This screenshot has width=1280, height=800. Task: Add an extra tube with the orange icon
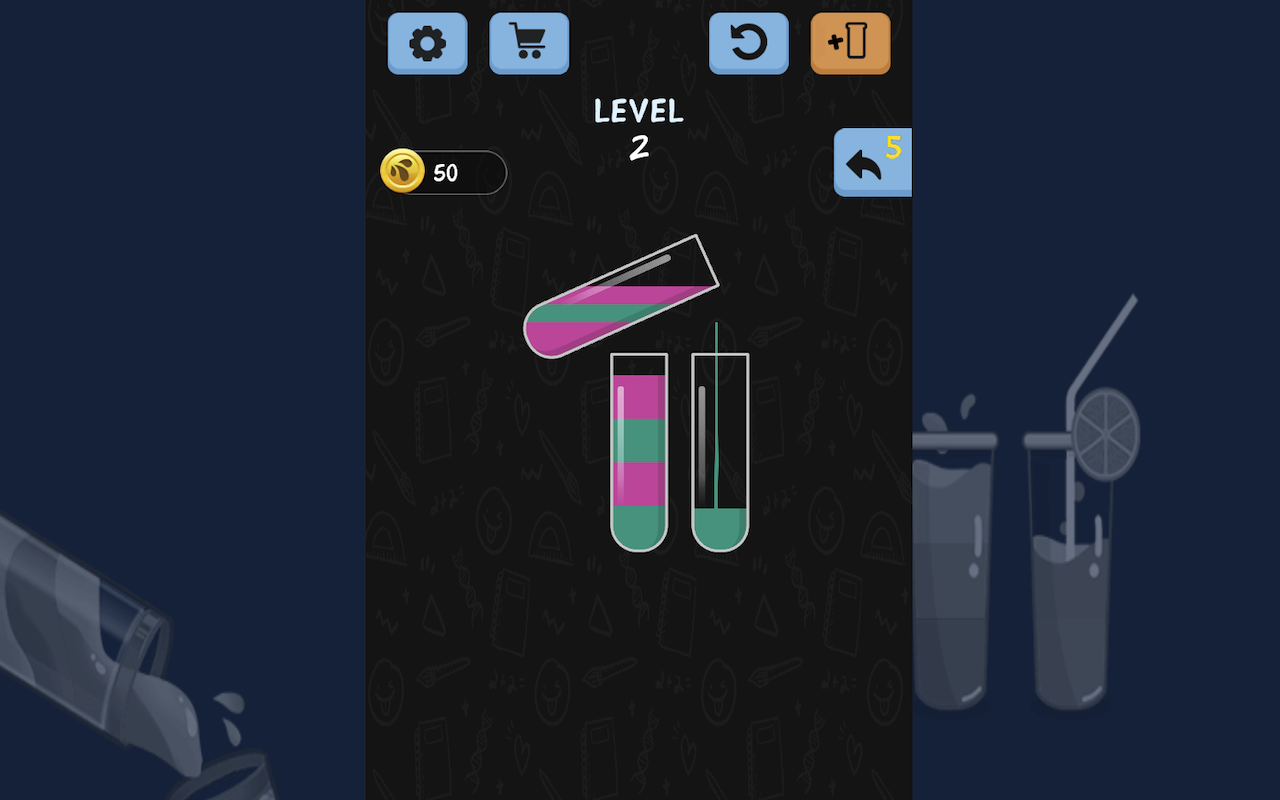click(x=849, y=44)
